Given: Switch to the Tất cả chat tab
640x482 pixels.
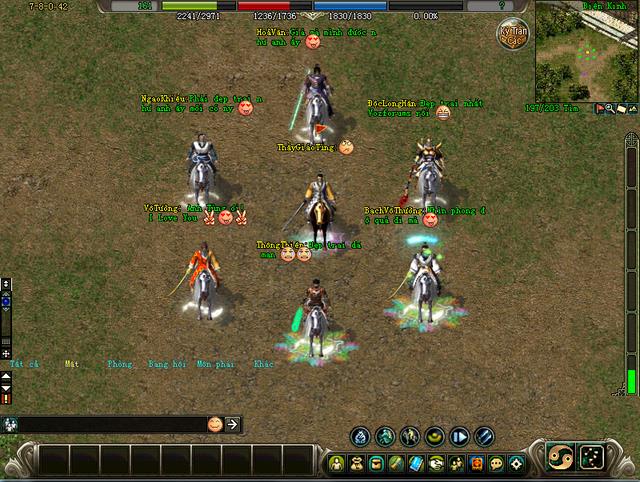Looking at the screenshot, I should pyautogui.click(x=24, y=364).
